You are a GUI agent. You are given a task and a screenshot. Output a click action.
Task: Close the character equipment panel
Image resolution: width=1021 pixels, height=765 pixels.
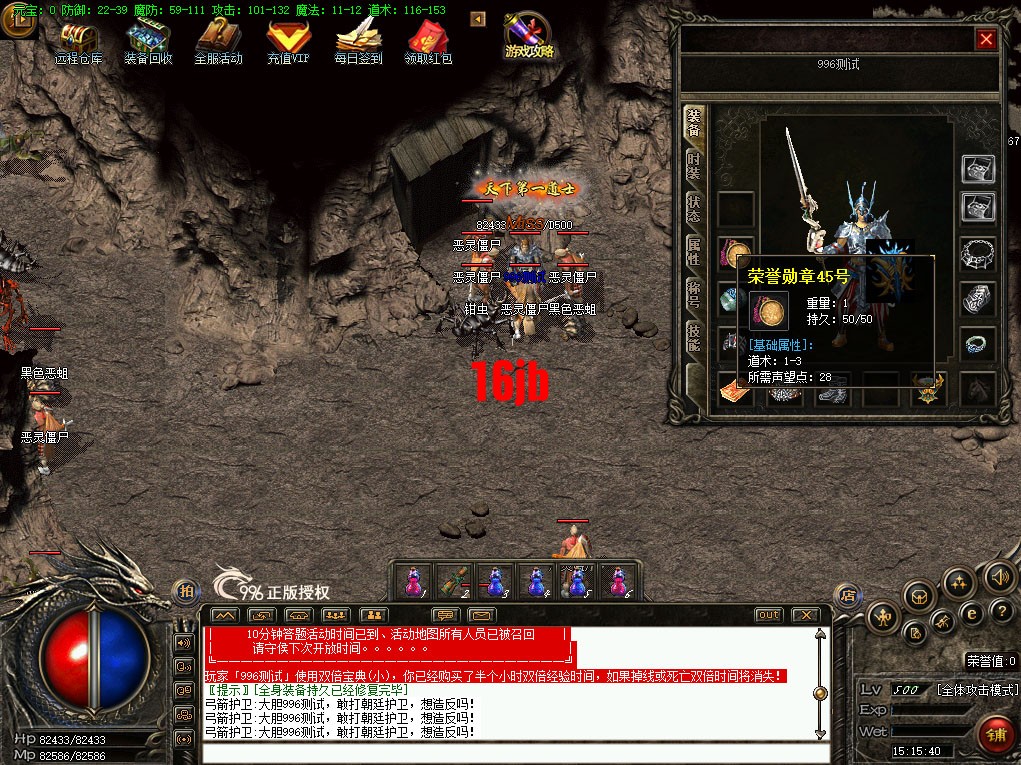(x=986, y=39)
